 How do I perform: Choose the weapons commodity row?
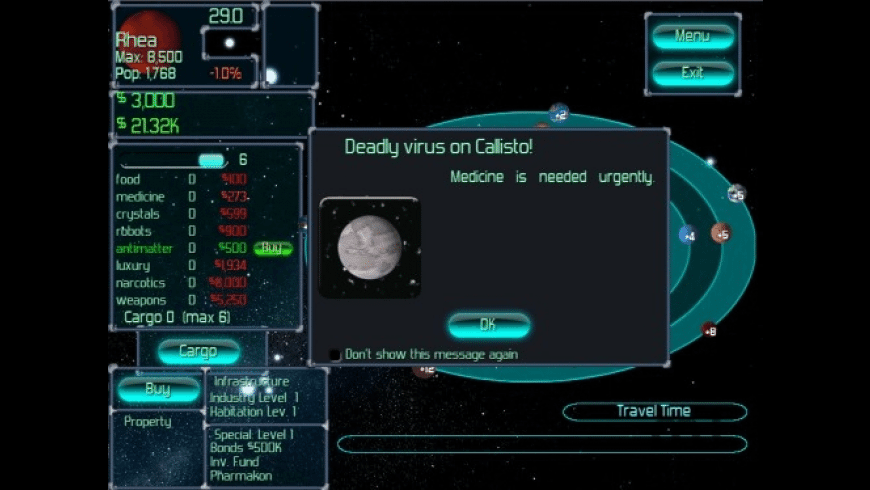click(139, 300)
